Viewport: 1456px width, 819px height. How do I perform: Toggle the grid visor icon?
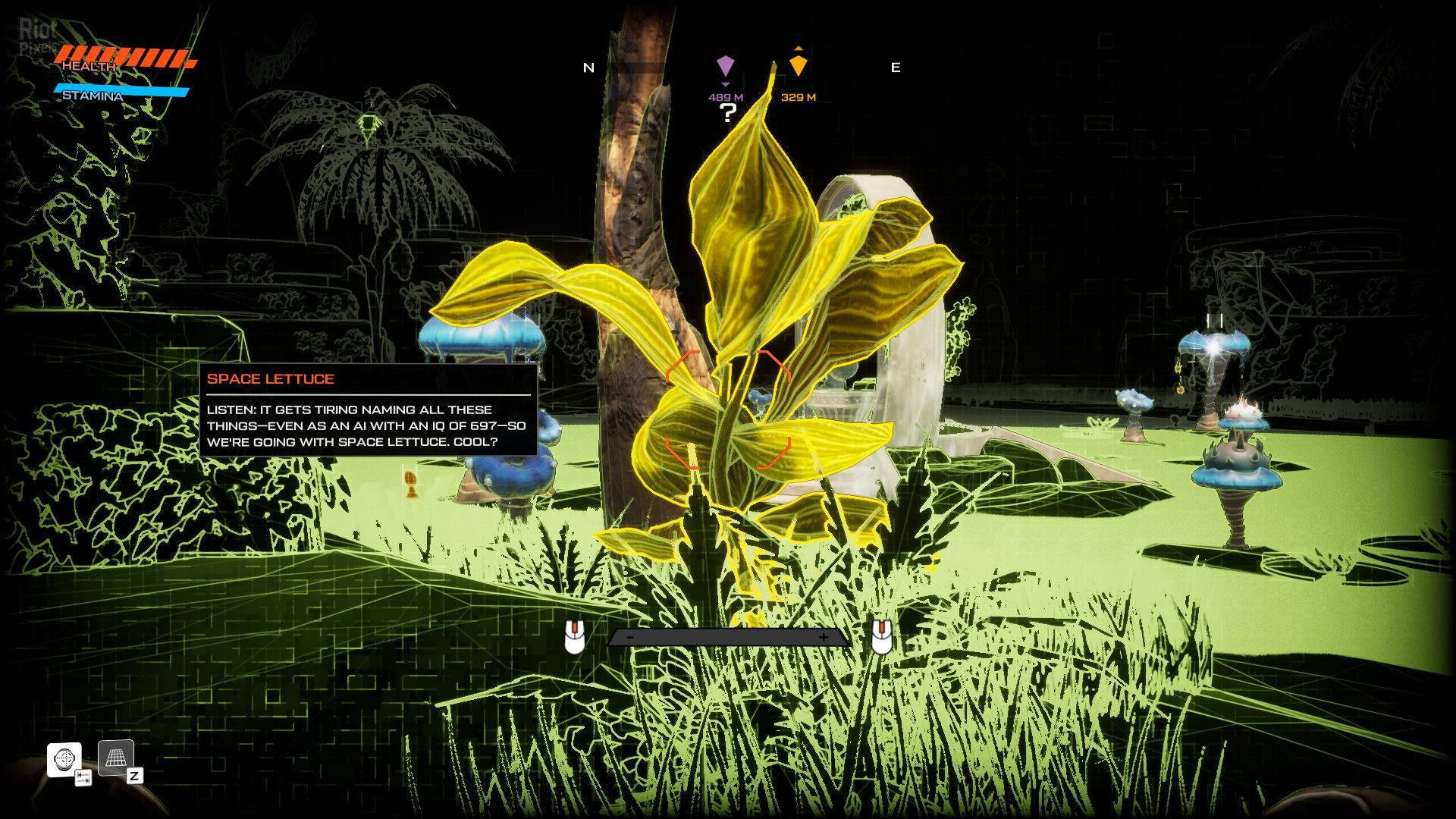pyautogui.click(x=116, y=758)
